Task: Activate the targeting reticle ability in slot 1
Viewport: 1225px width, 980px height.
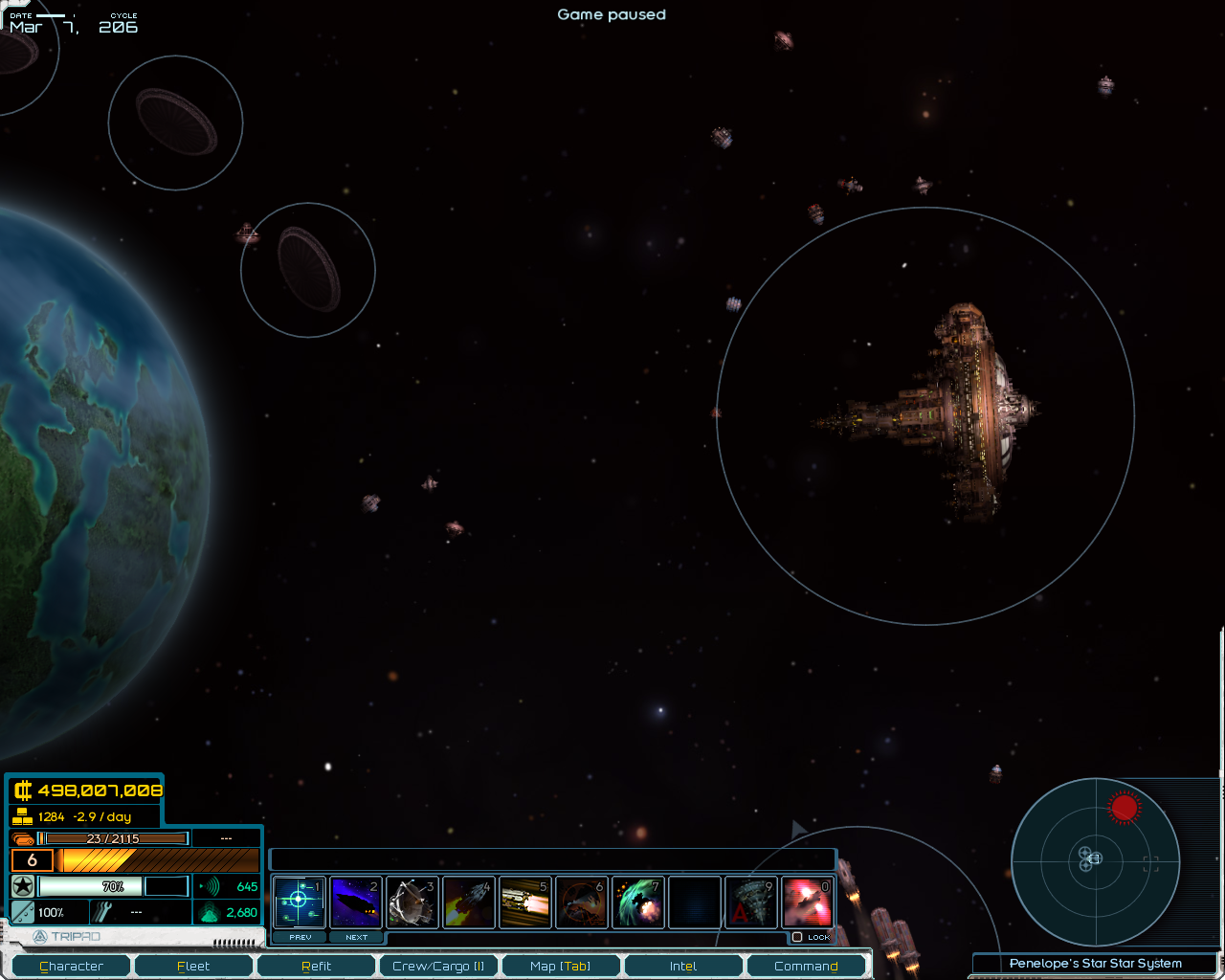Action: tap(300, 901)
